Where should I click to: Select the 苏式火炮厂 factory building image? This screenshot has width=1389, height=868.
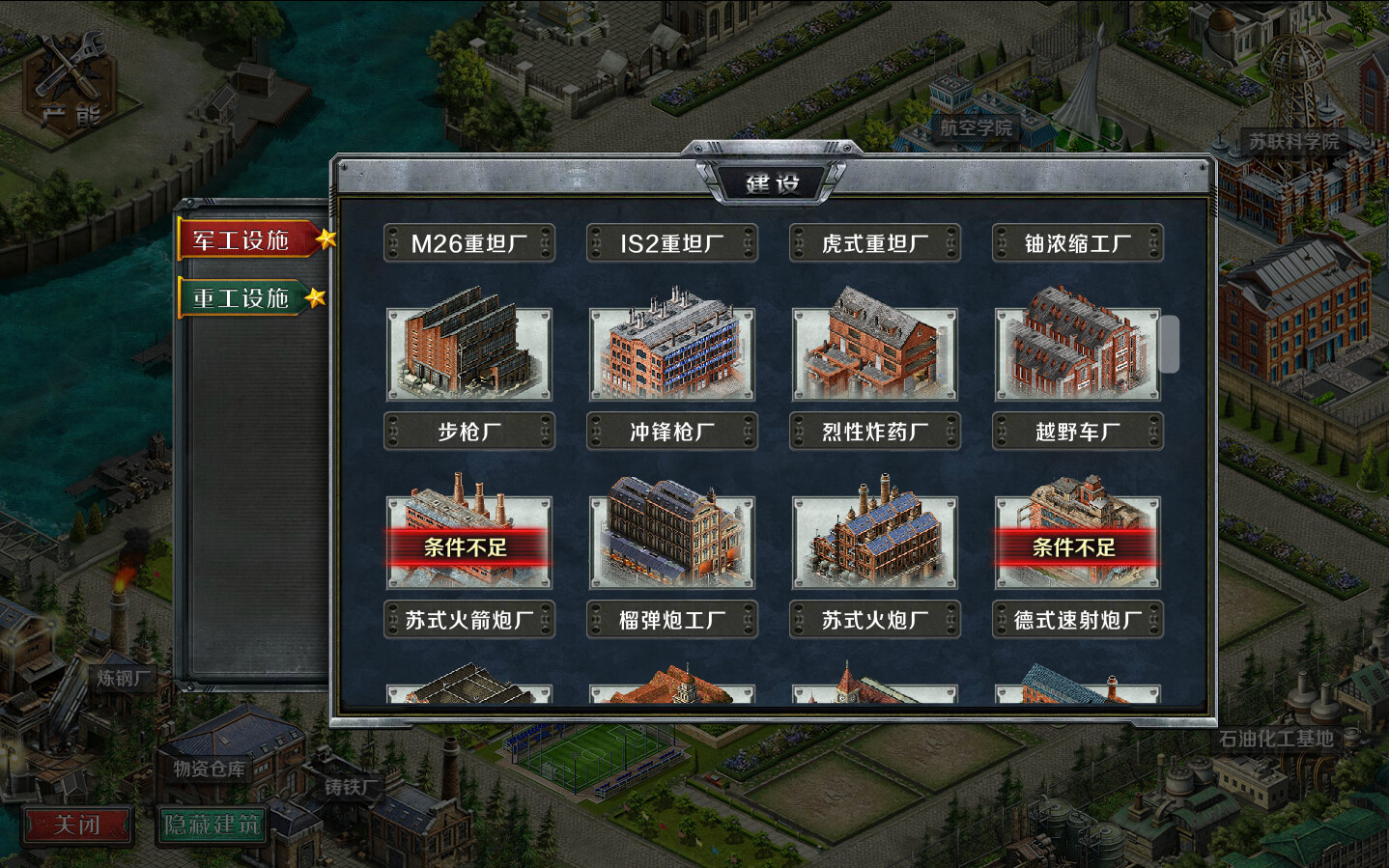click(875, 539)
